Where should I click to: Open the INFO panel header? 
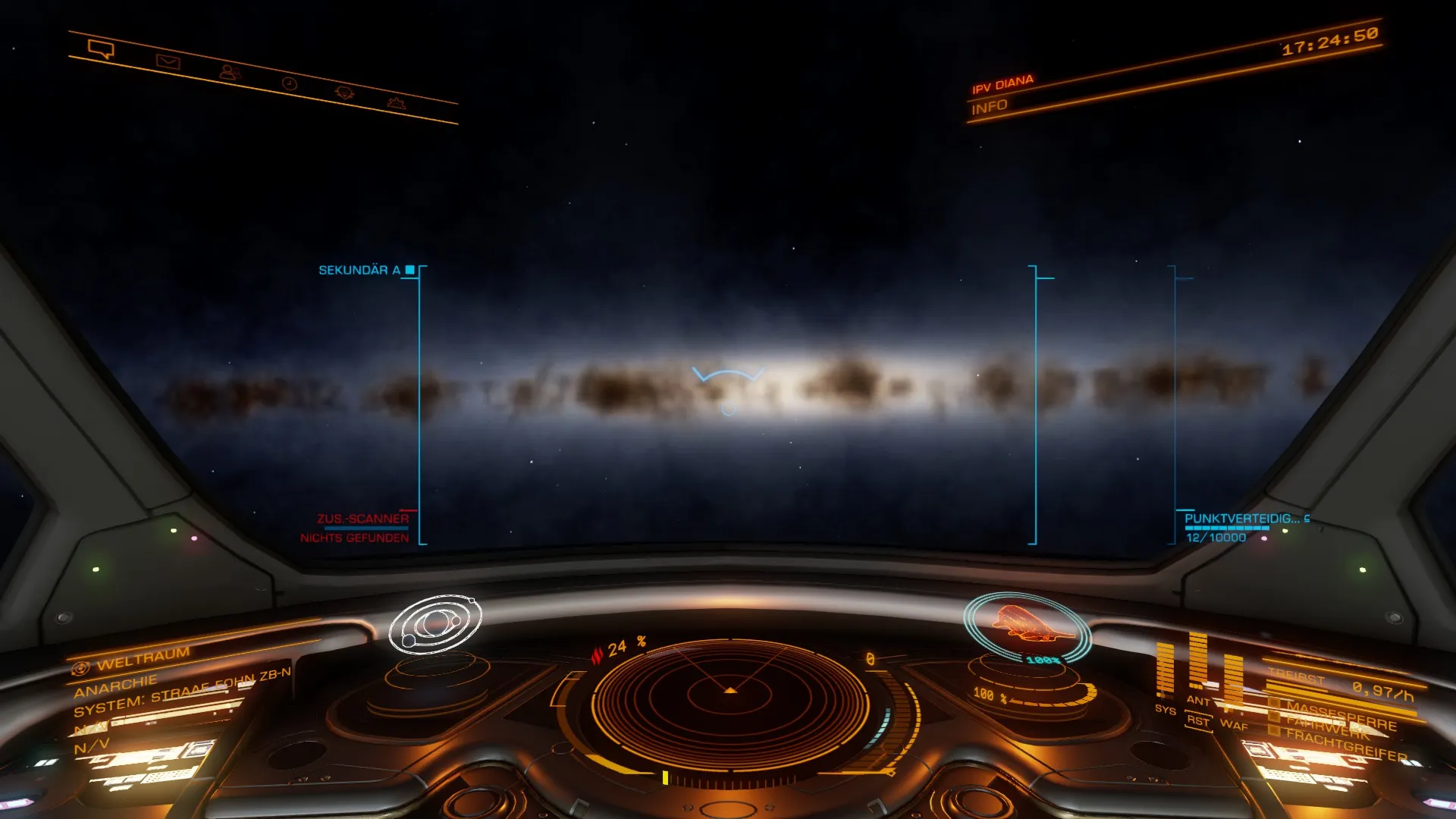tap(990, 107)
